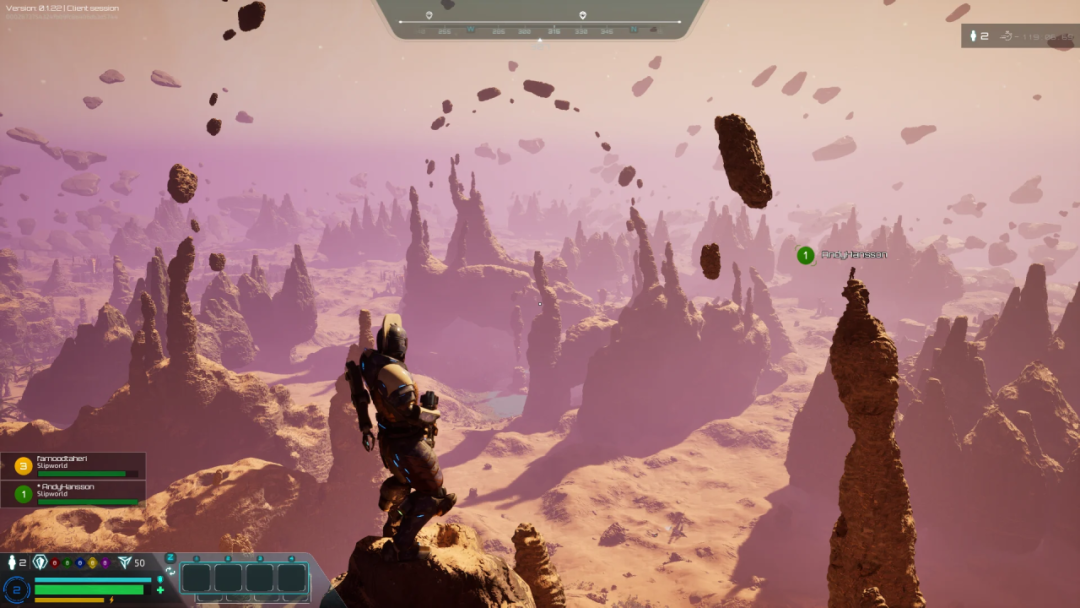The image size is (1080, 608).
Task: Click the compass waypoint marker near West
Action: [x=429, y=15]
